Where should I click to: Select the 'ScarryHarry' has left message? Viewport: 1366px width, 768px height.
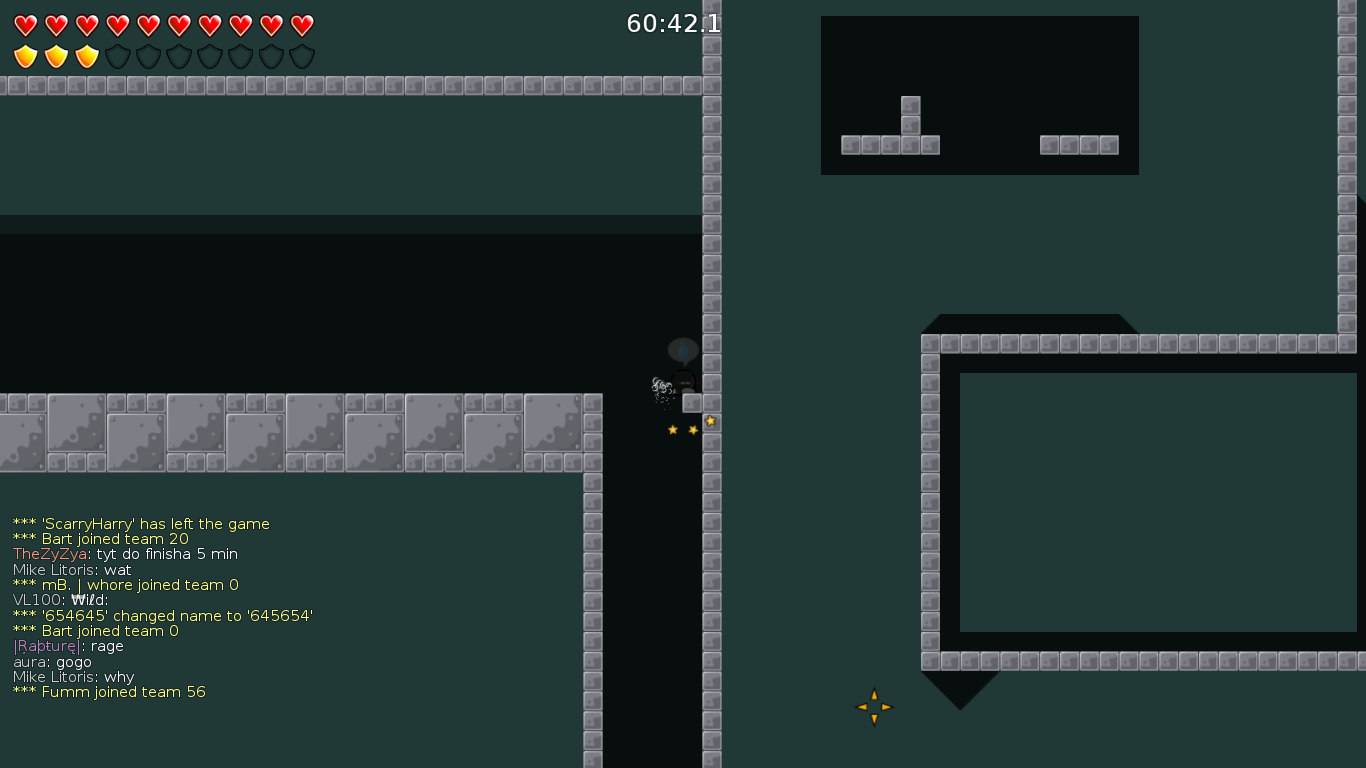point(140,523)
